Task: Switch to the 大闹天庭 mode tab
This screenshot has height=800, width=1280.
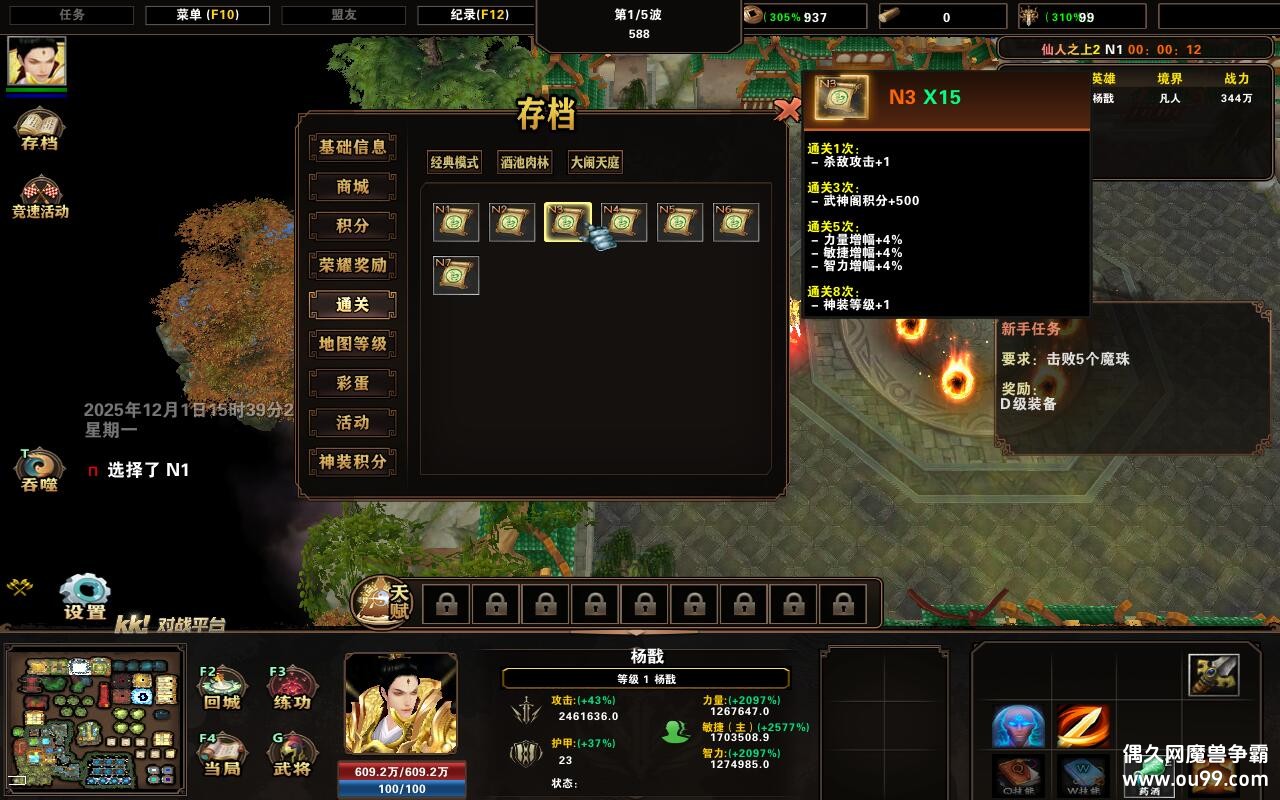Action: [595, 162]
